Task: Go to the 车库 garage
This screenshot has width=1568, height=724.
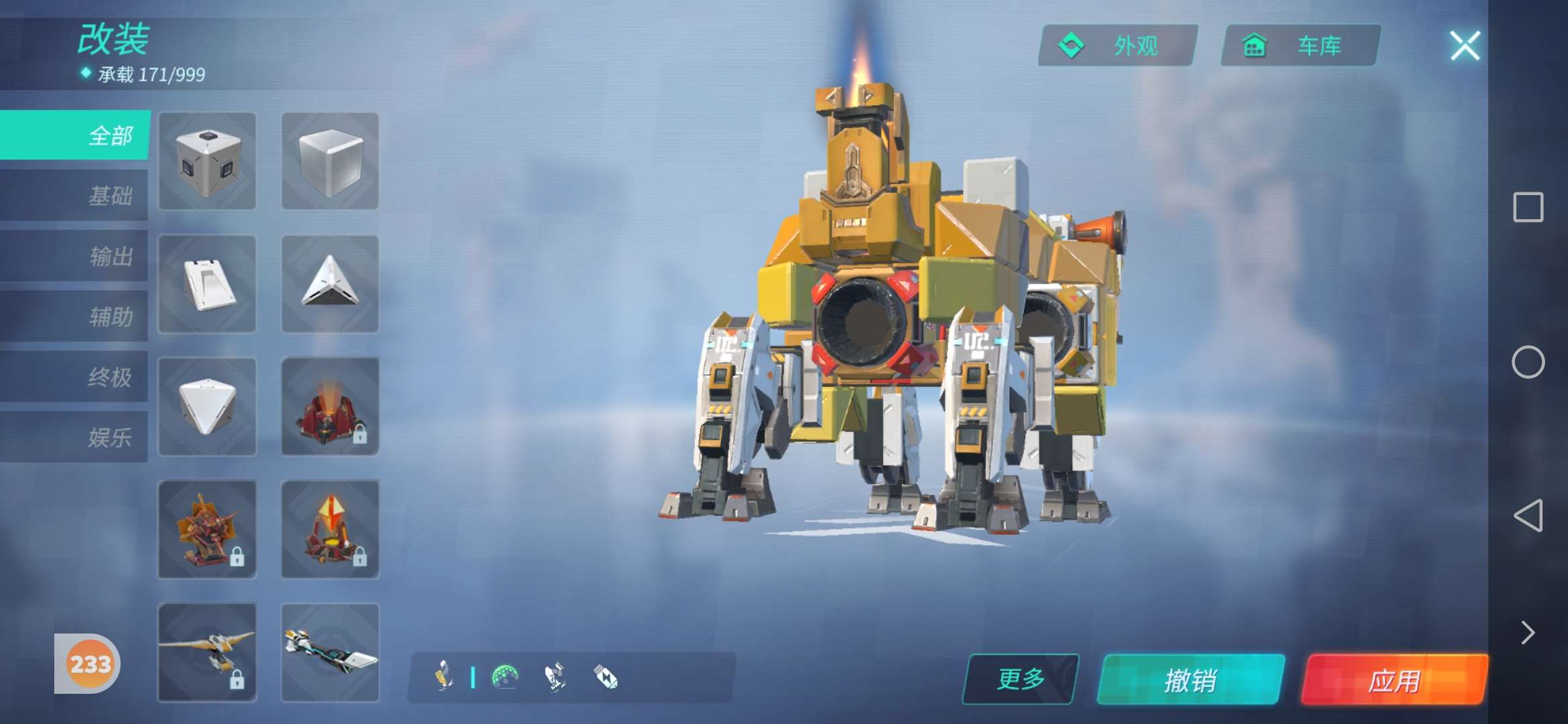Action: (1301, 46)
